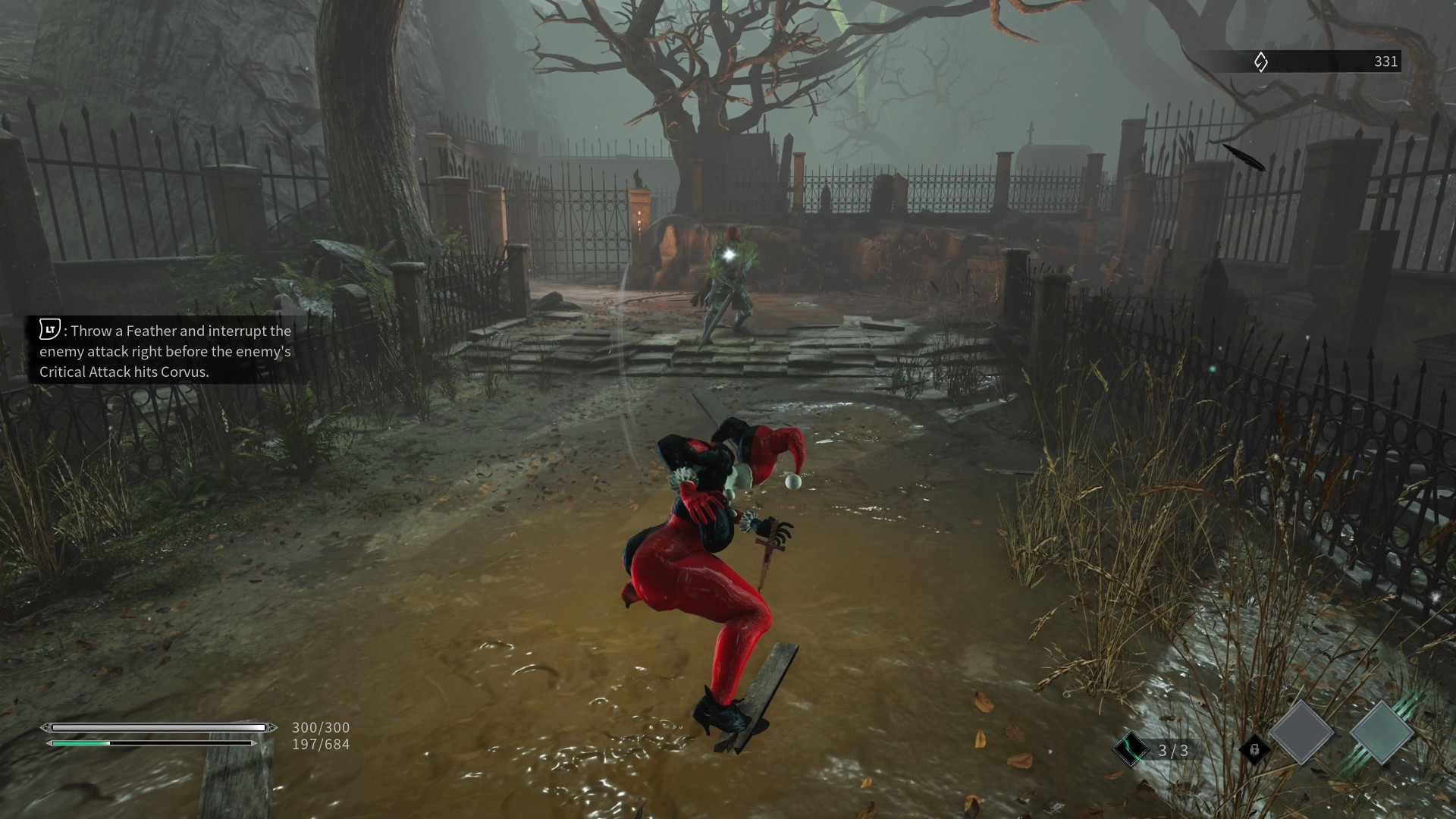This screenshot has width=1456, height=819.
Task: Click the white health bar above the energy bar
Action: 158,726
